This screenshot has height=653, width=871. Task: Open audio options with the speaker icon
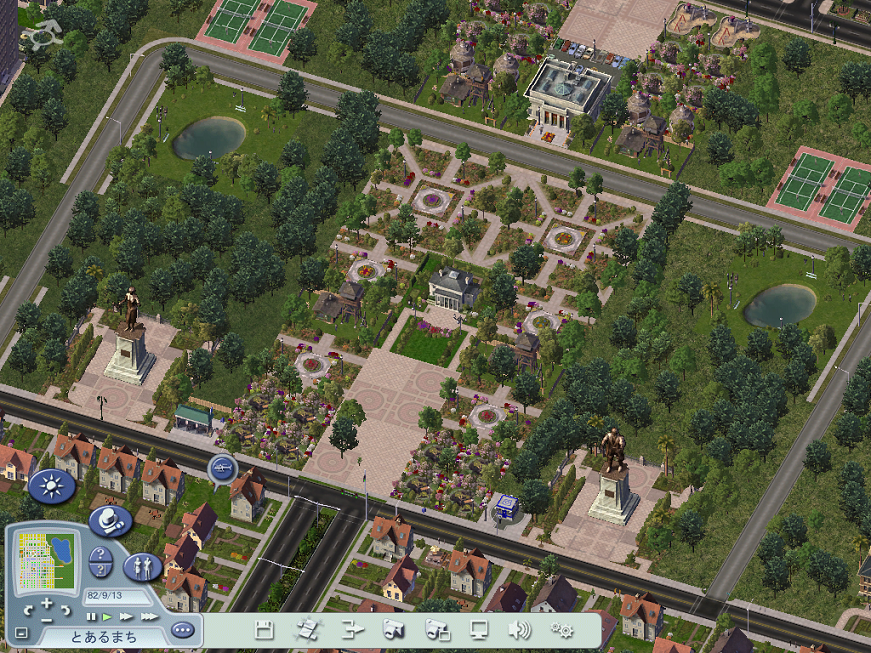pos(519,630)
